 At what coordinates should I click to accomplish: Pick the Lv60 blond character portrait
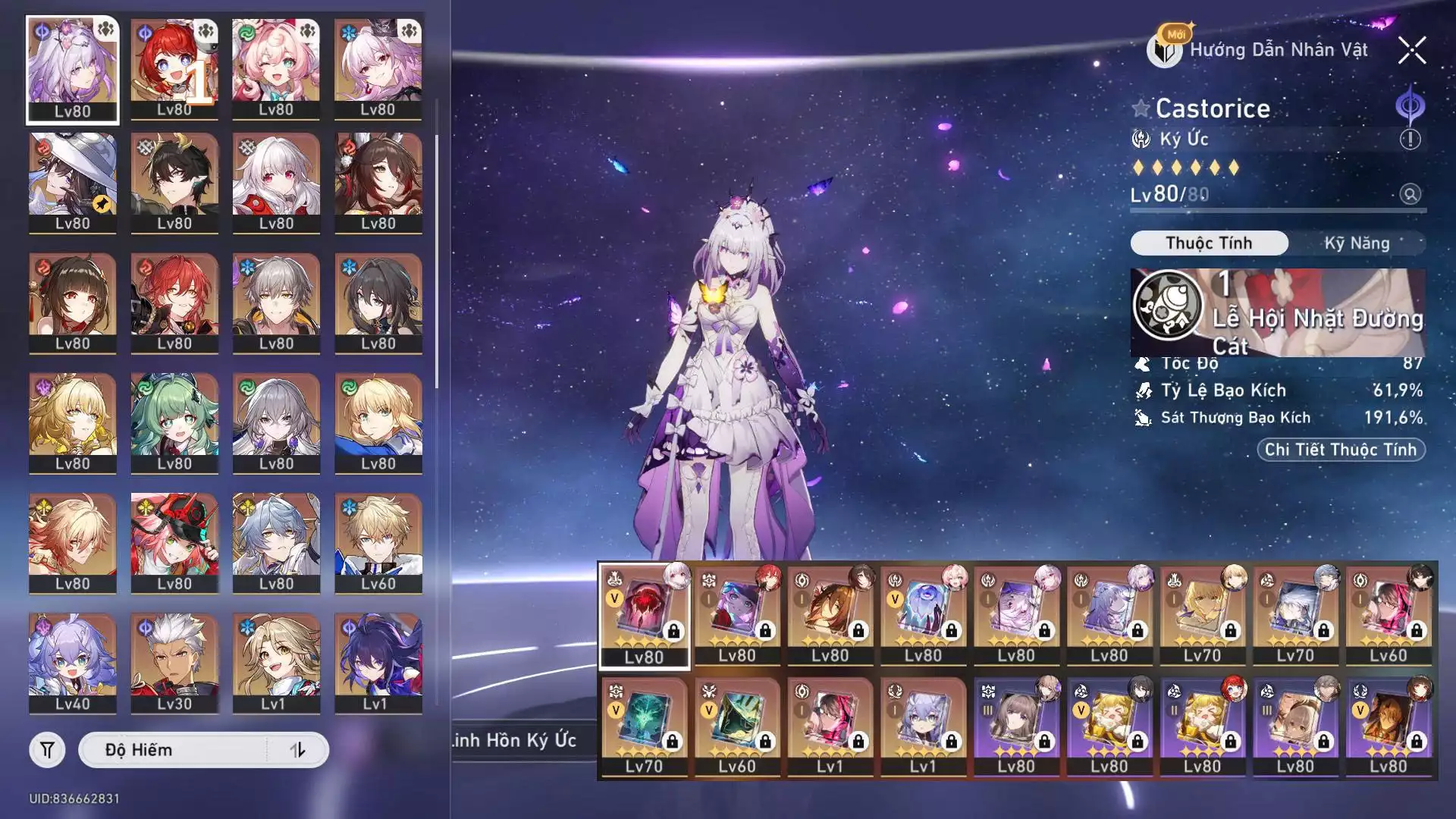(x=378, y=542)
